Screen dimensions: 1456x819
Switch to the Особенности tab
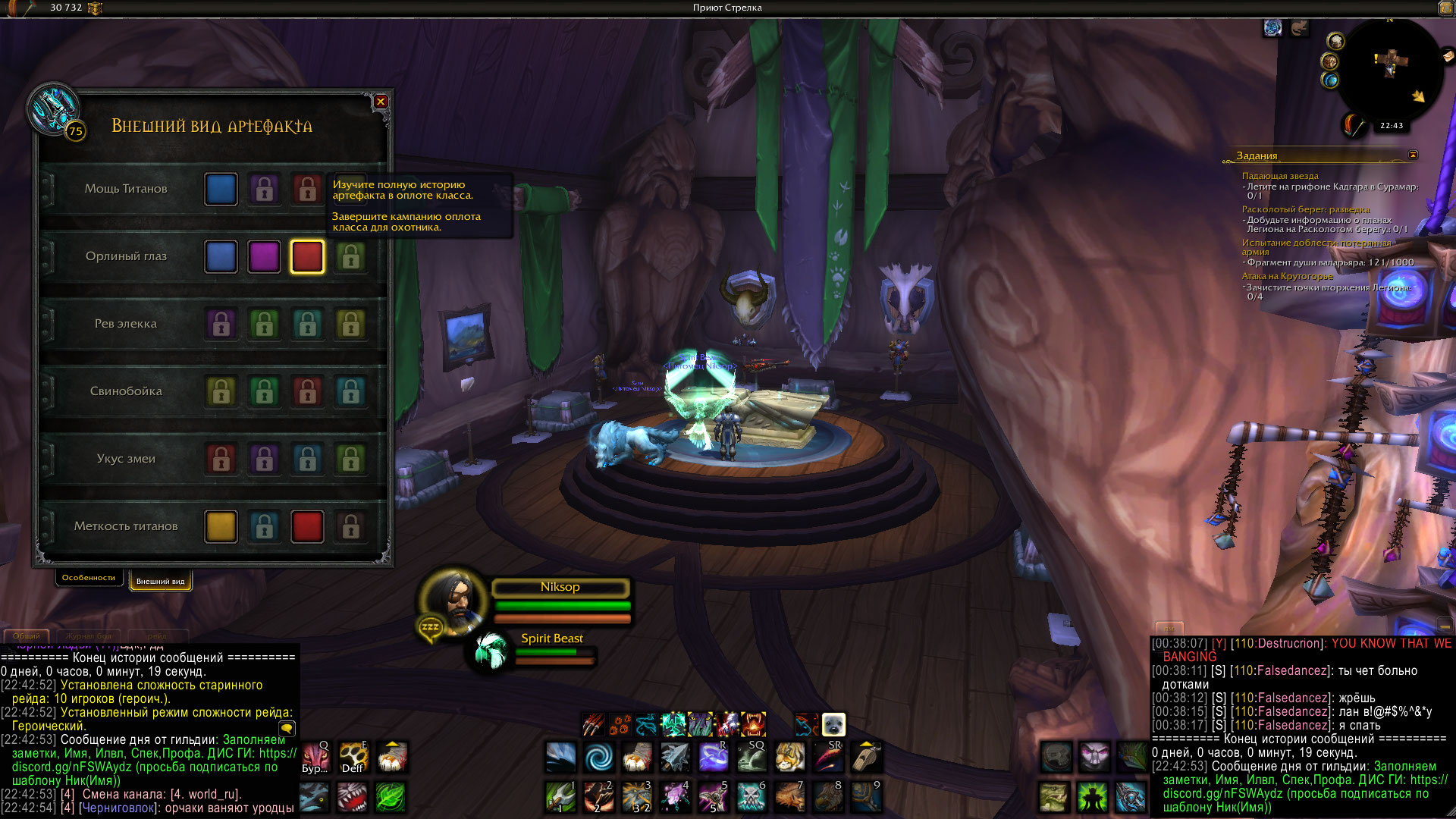pyautogui.click(x=89, y=578)
